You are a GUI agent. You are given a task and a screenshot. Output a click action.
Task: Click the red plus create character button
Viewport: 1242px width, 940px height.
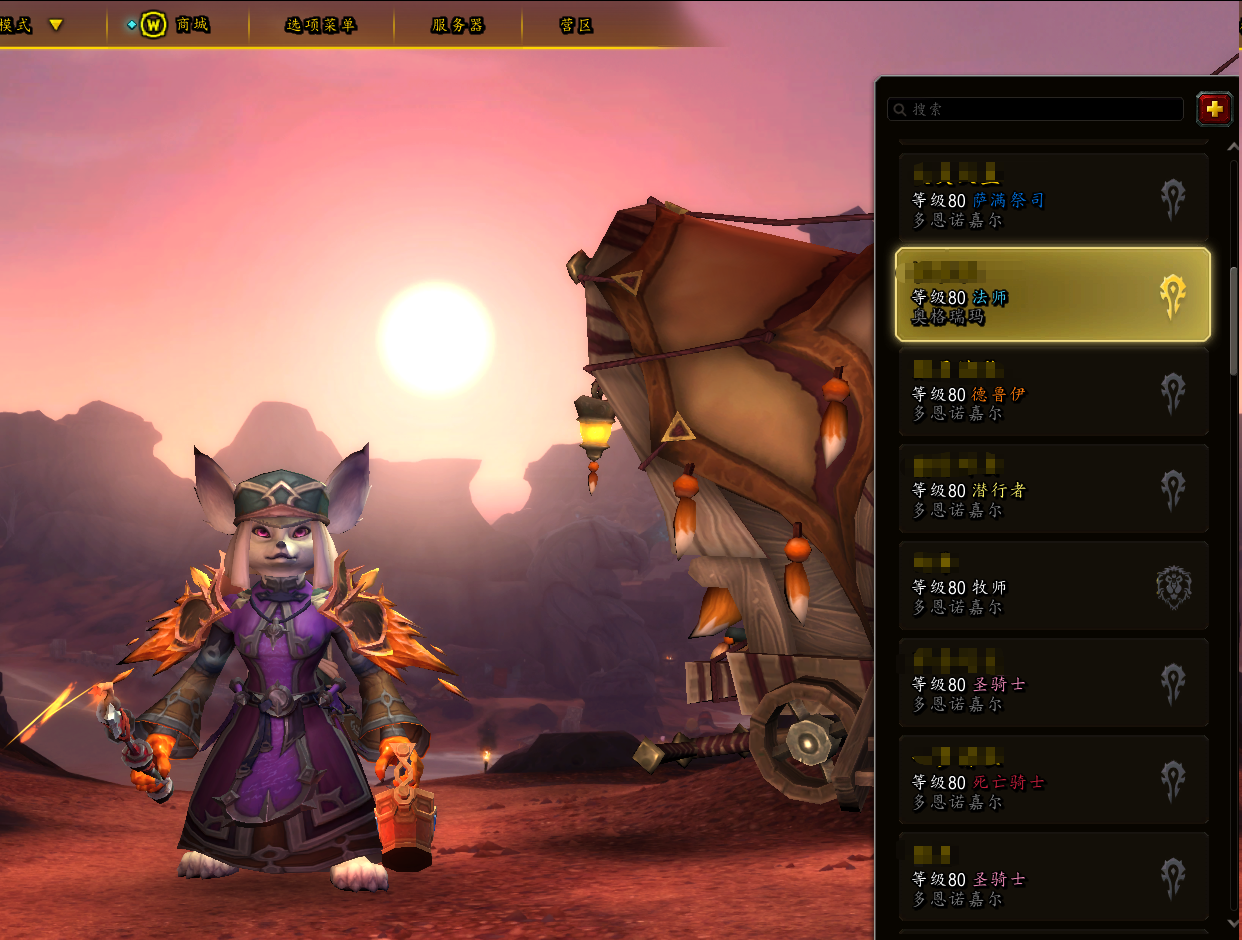click(1214, 109)
